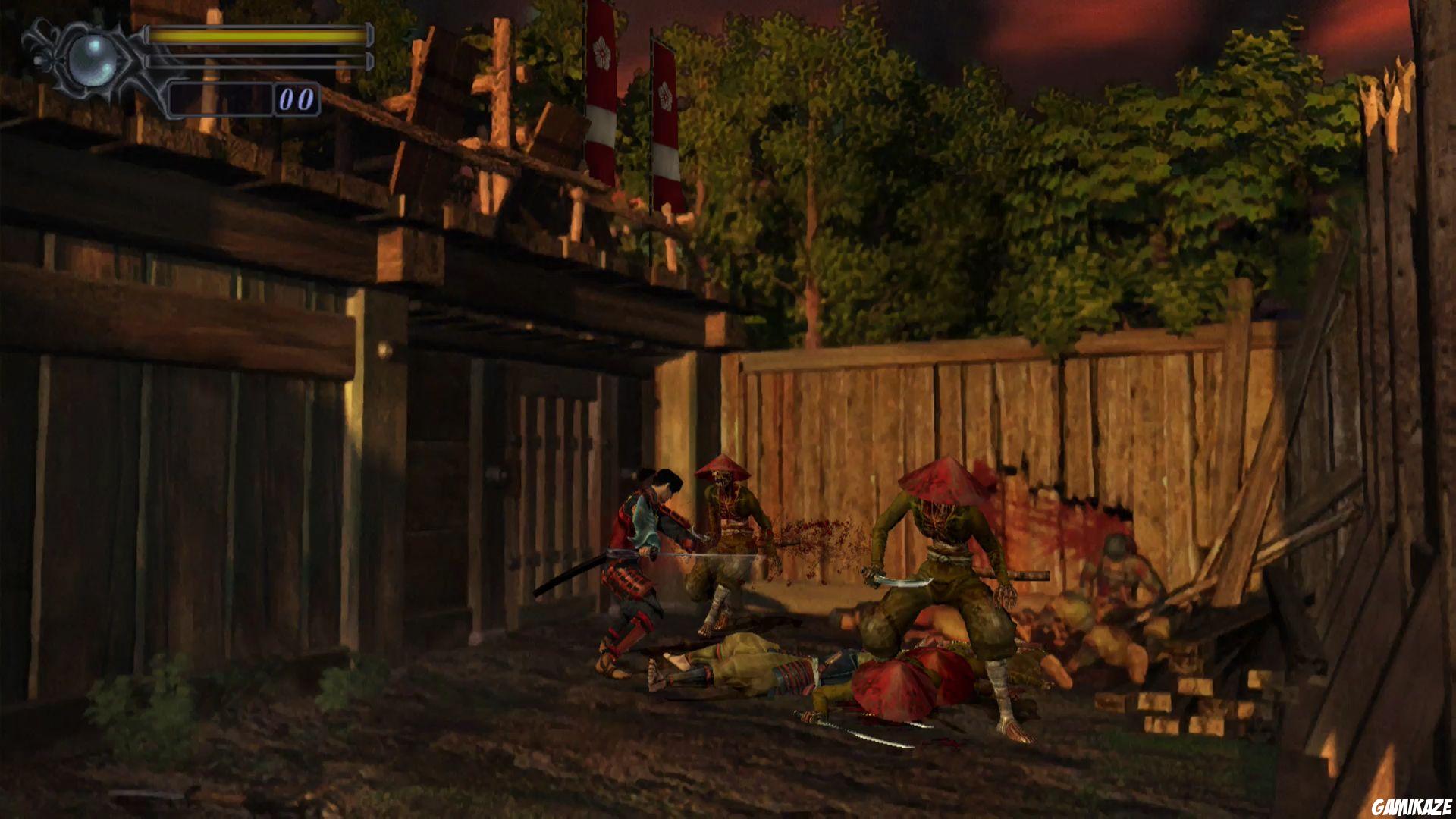Toggle the empty magic gauge below the health bar
Screen dimensions: 1456x819
click(x=258, y=61)
